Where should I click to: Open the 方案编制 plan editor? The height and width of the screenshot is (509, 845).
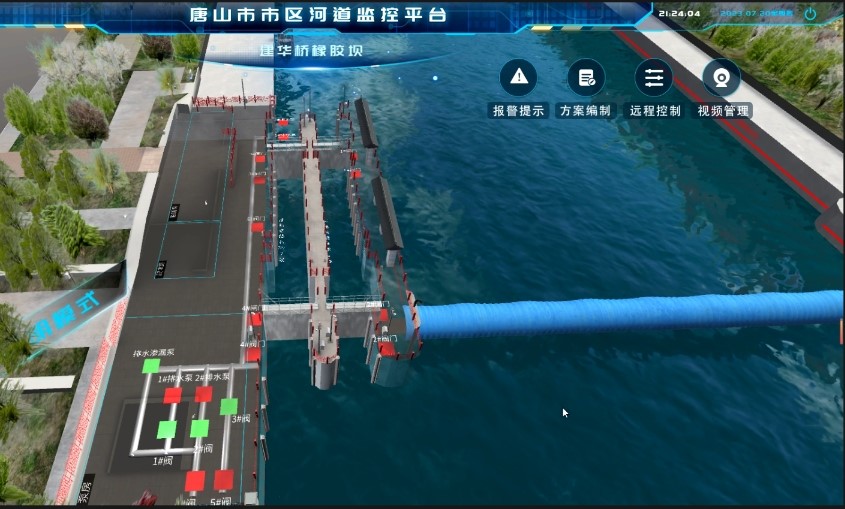point(586,78)
